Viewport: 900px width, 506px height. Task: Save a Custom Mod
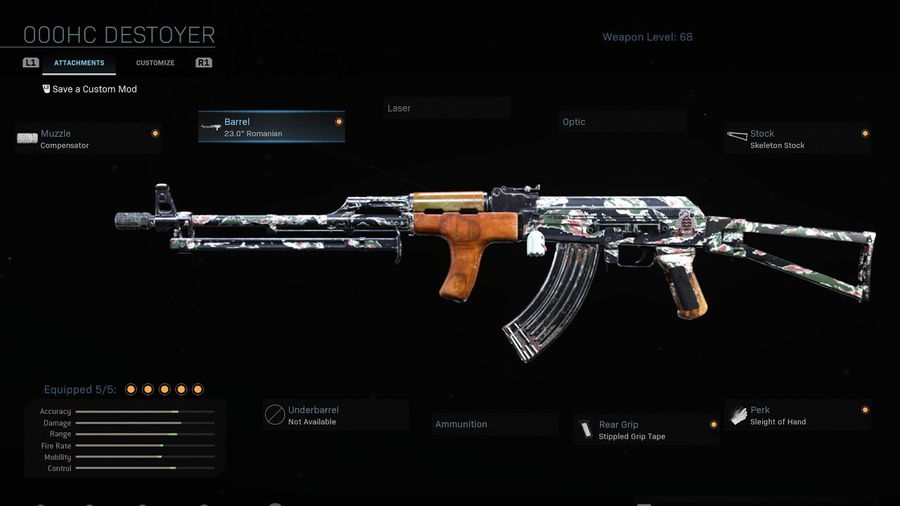point(90,89)
